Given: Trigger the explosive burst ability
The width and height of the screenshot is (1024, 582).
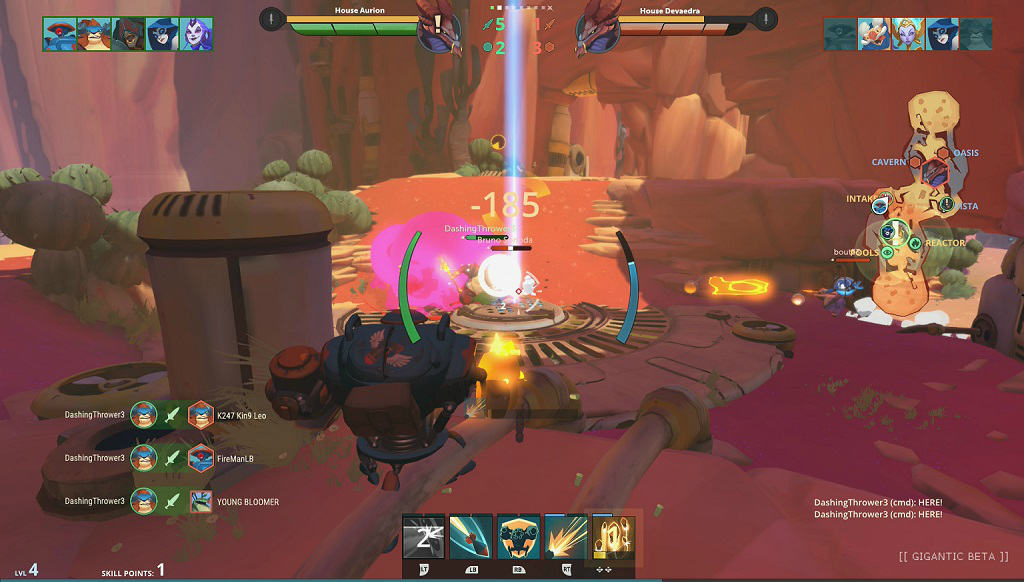Looking at the screenshot, I should (565, 537).
